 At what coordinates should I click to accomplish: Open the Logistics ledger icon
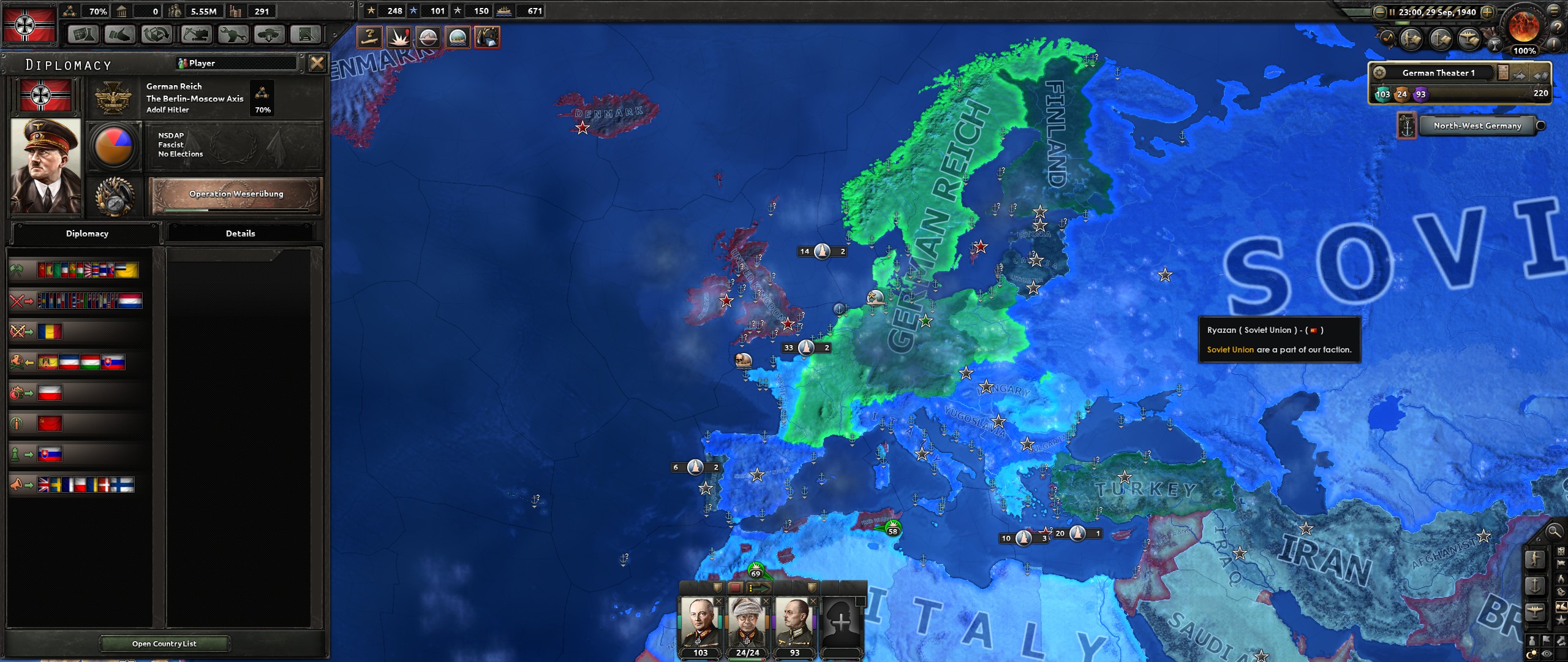(x=306, y=35)
